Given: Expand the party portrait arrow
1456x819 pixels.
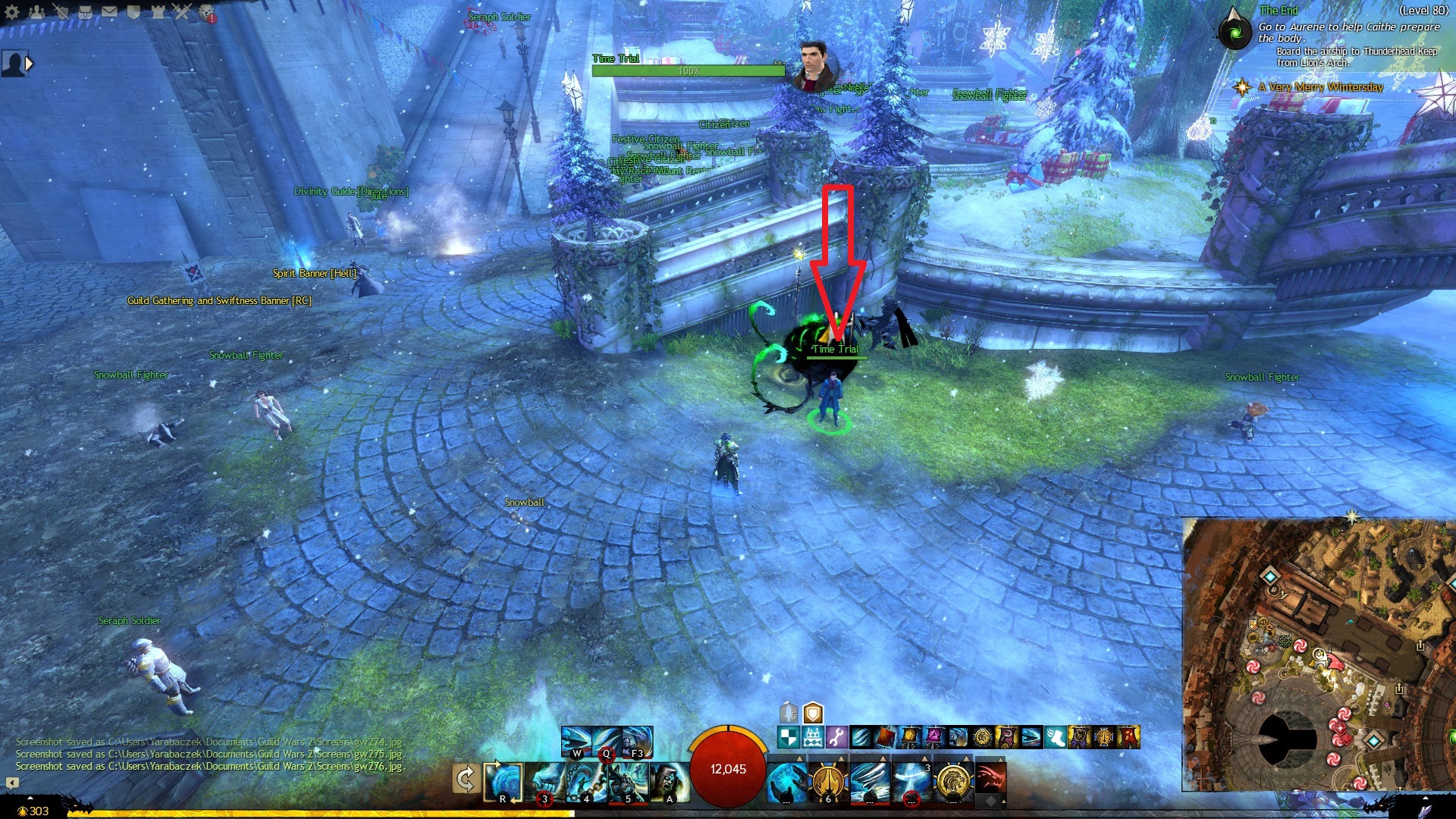Looking at the screenshot, I should pos(30,64).
